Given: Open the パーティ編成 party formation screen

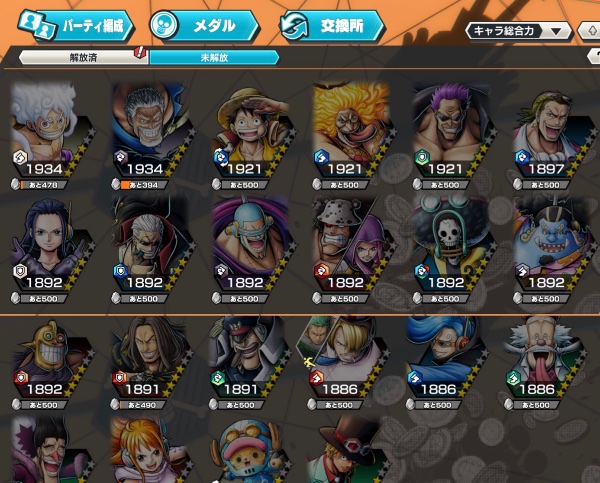Looking at the screenshot, I should 75,24.
